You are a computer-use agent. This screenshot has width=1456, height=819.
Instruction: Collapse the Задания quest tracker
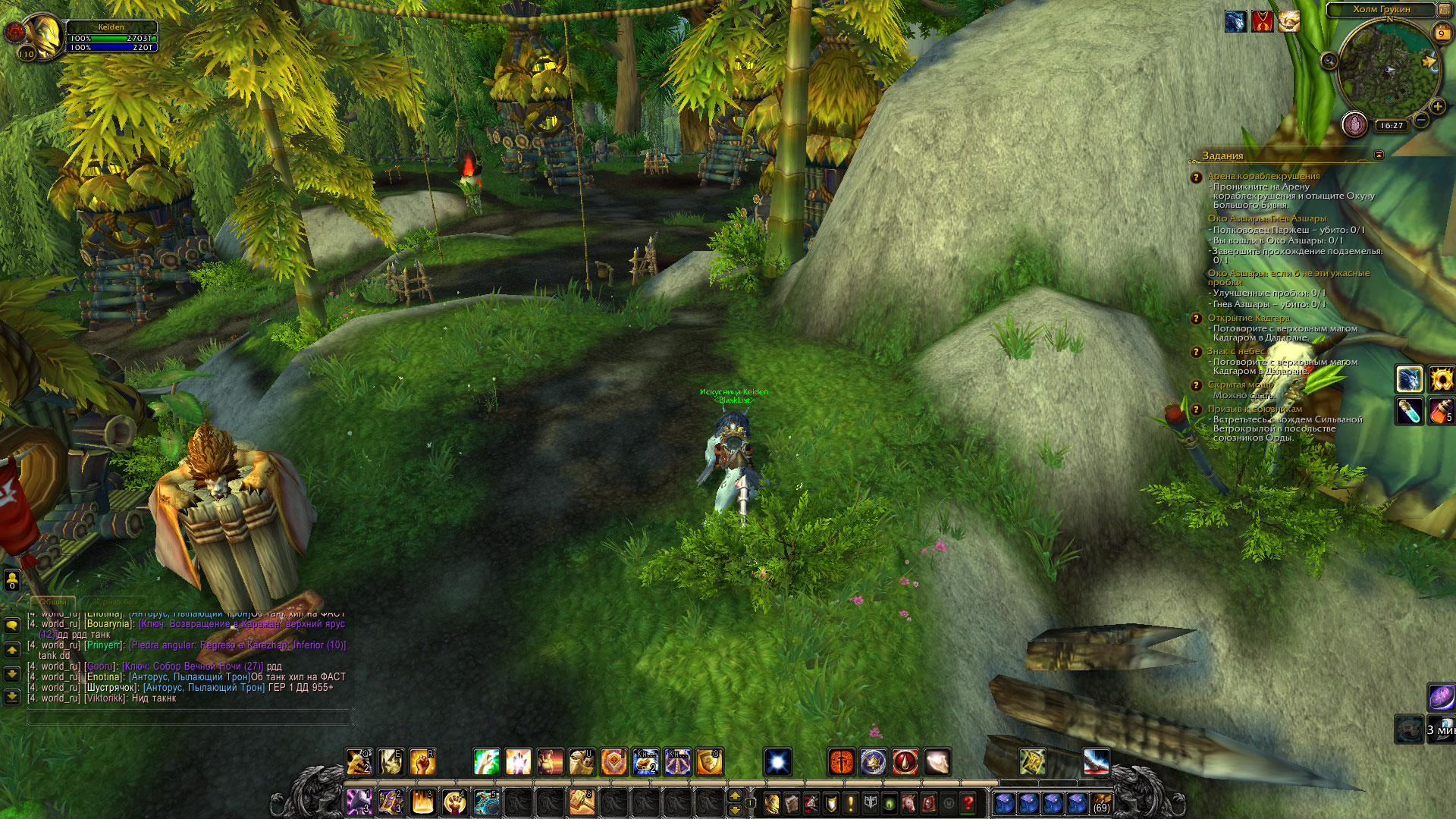(x=1379, y=155)
